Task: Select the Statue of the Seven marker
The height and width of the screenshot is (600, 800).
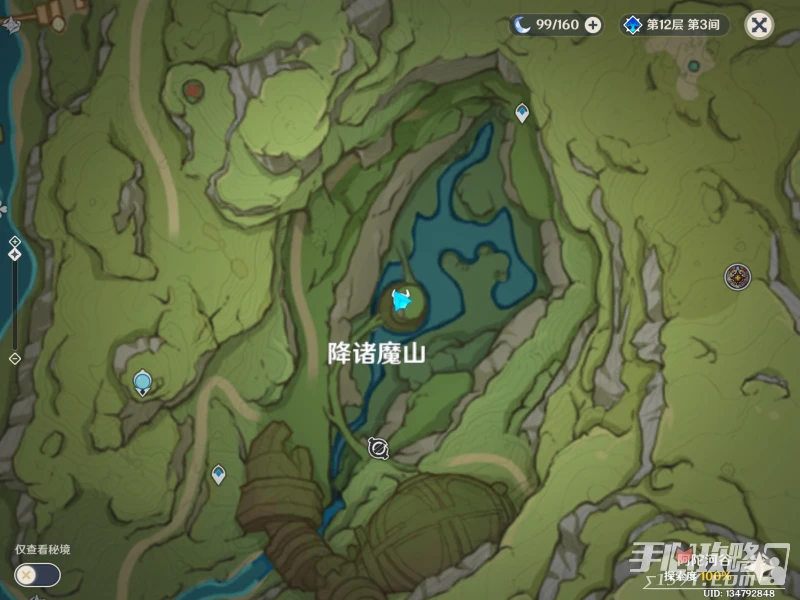Action: 143,381
